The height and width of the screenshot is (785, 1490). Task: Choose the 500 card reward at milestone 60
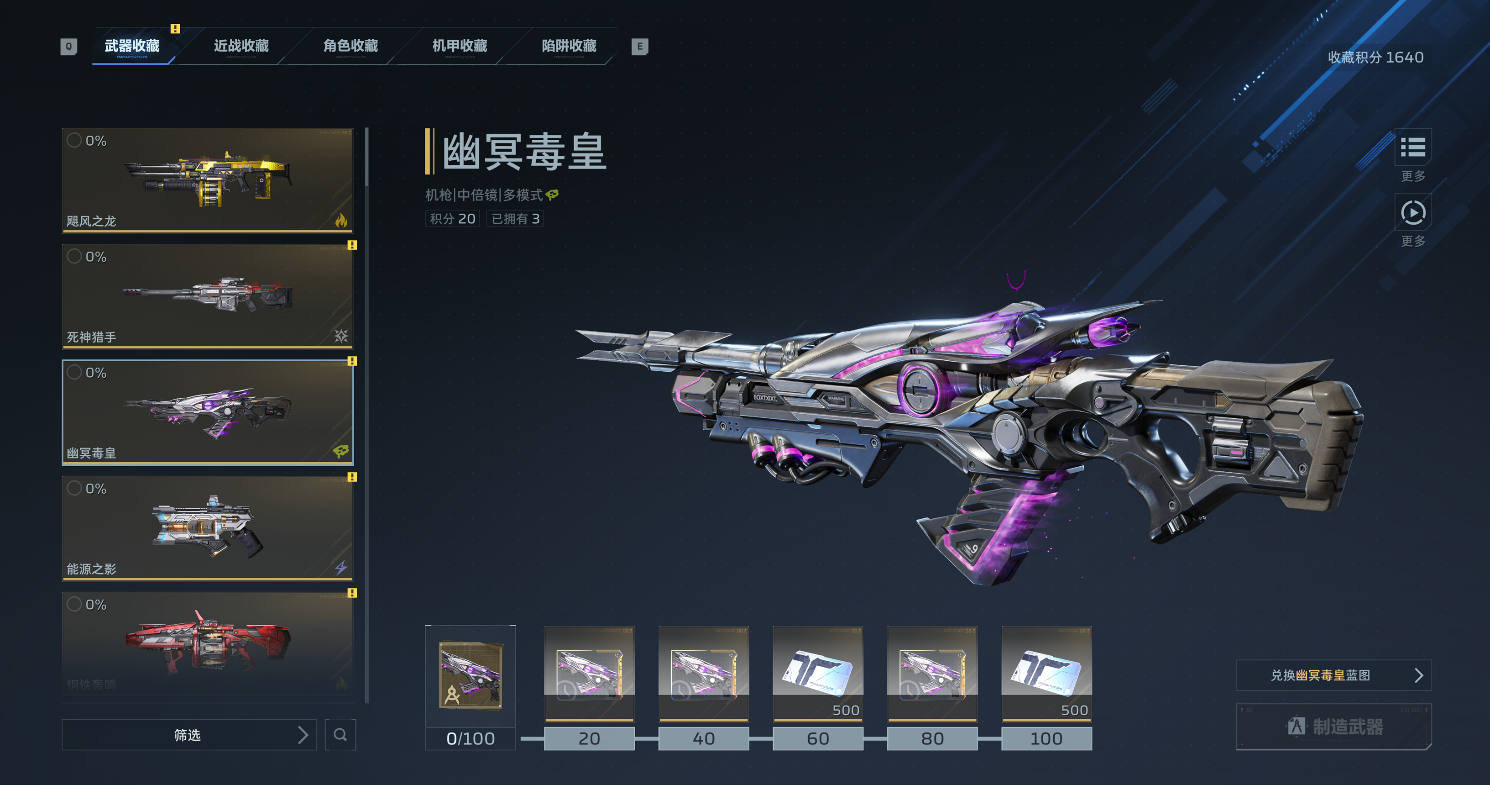pyautogui.click(x=818, y=673)
